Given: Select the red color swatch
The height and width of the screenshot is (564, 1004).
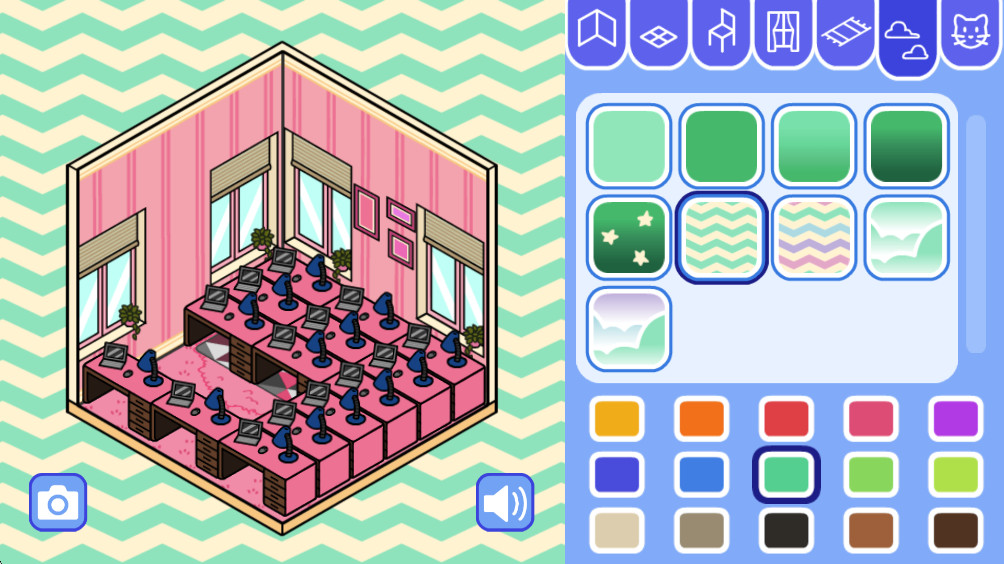Looking at the screenshot, I should click(x=786, y=418).
